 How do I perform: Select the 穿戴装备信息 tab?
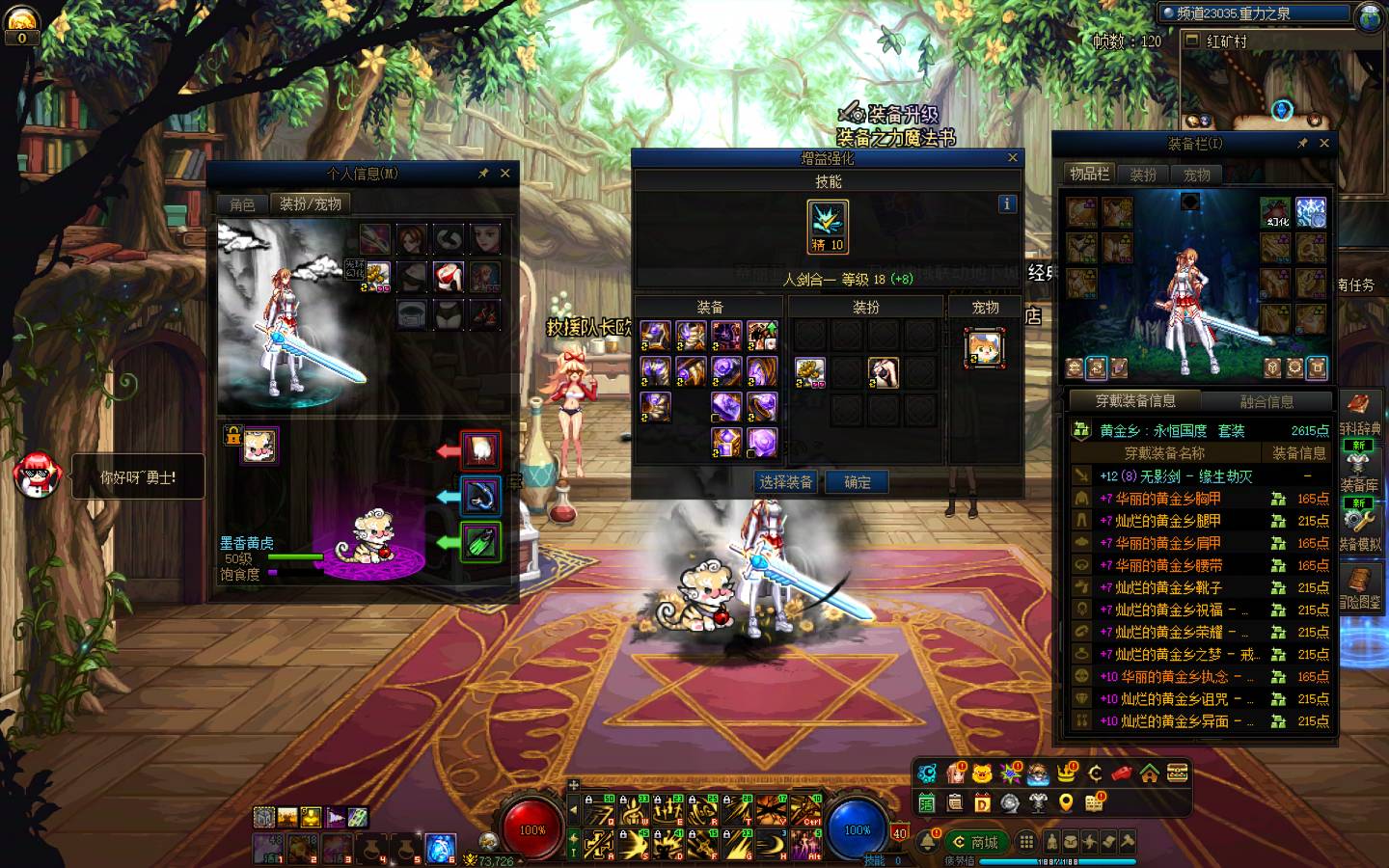pos(1135,401)
